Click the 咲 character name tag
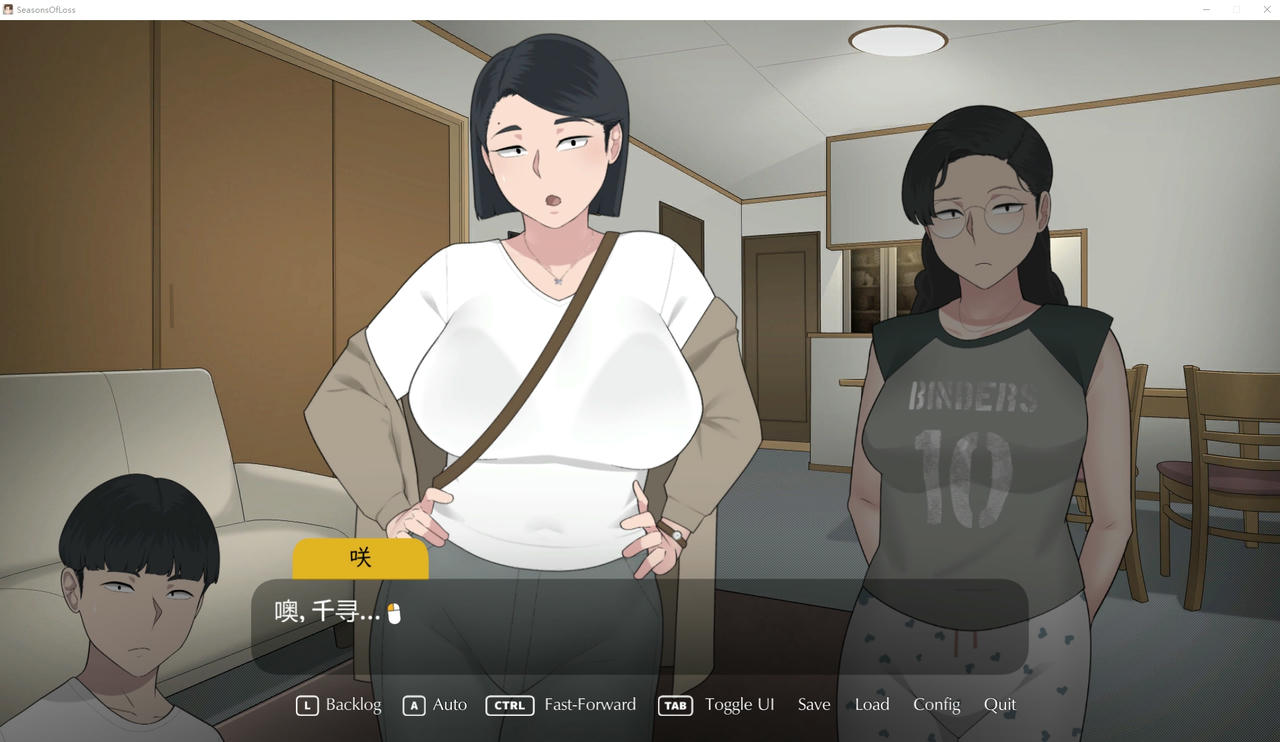The image size is (1280, 742). pos(360,558)
